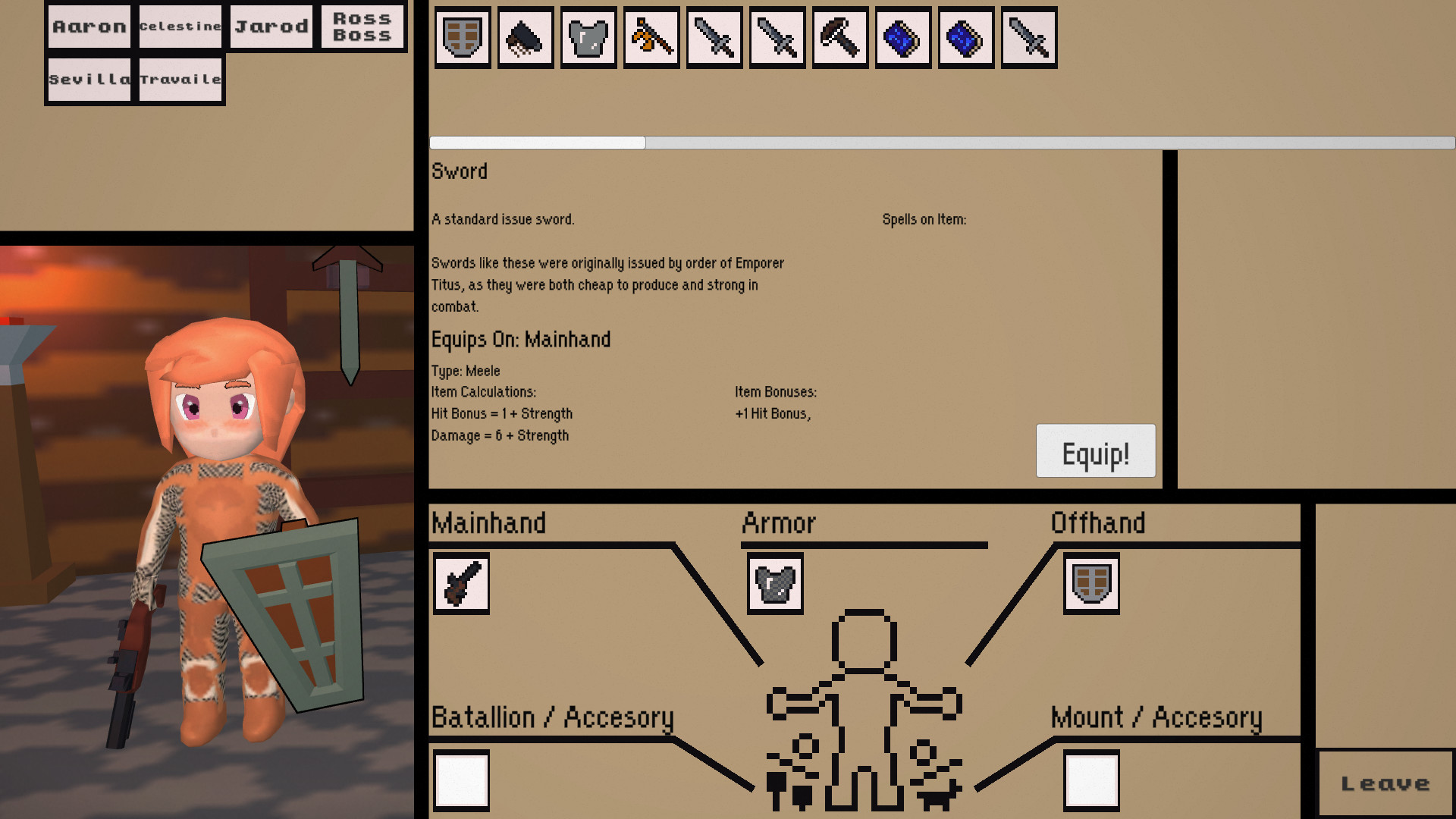
Task: Select the Ross Boss character
Action: [x=362, y=27]
